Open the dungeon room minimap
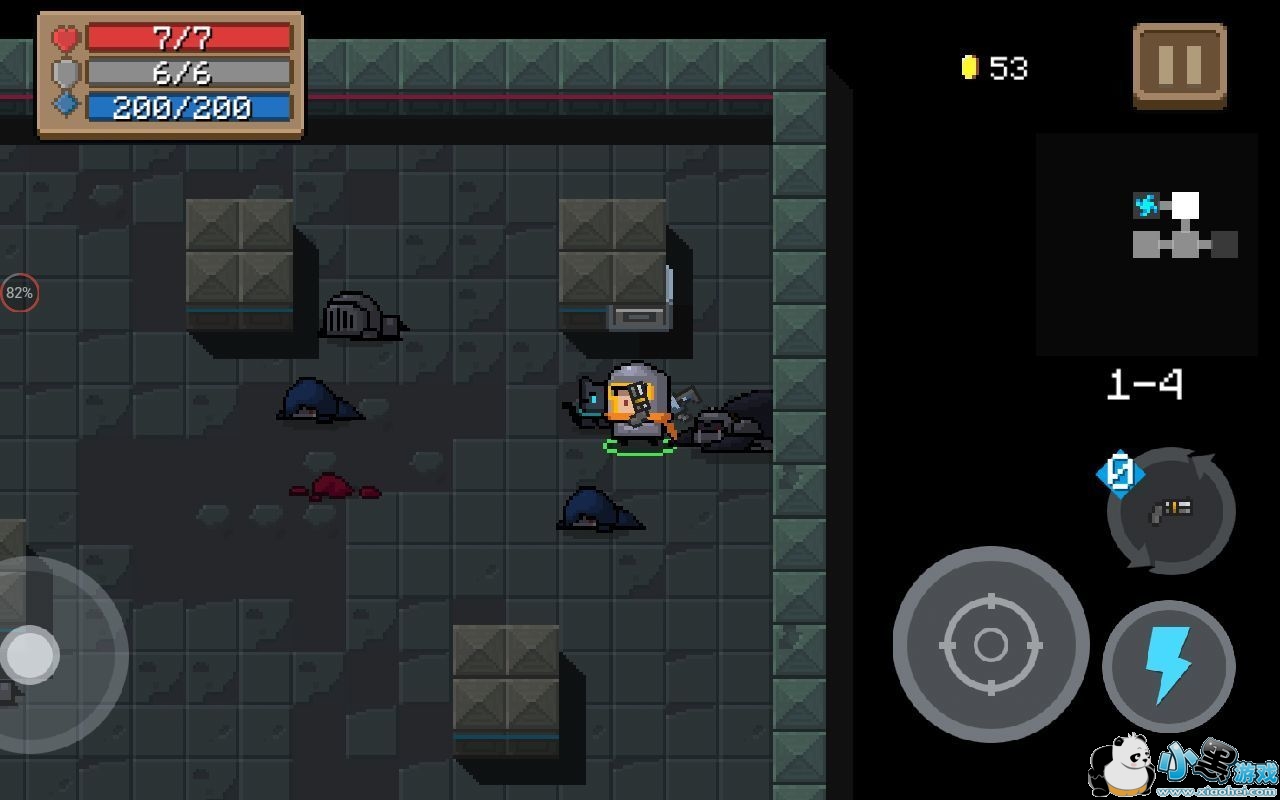1280x800 pixels. pos(1147,245)
